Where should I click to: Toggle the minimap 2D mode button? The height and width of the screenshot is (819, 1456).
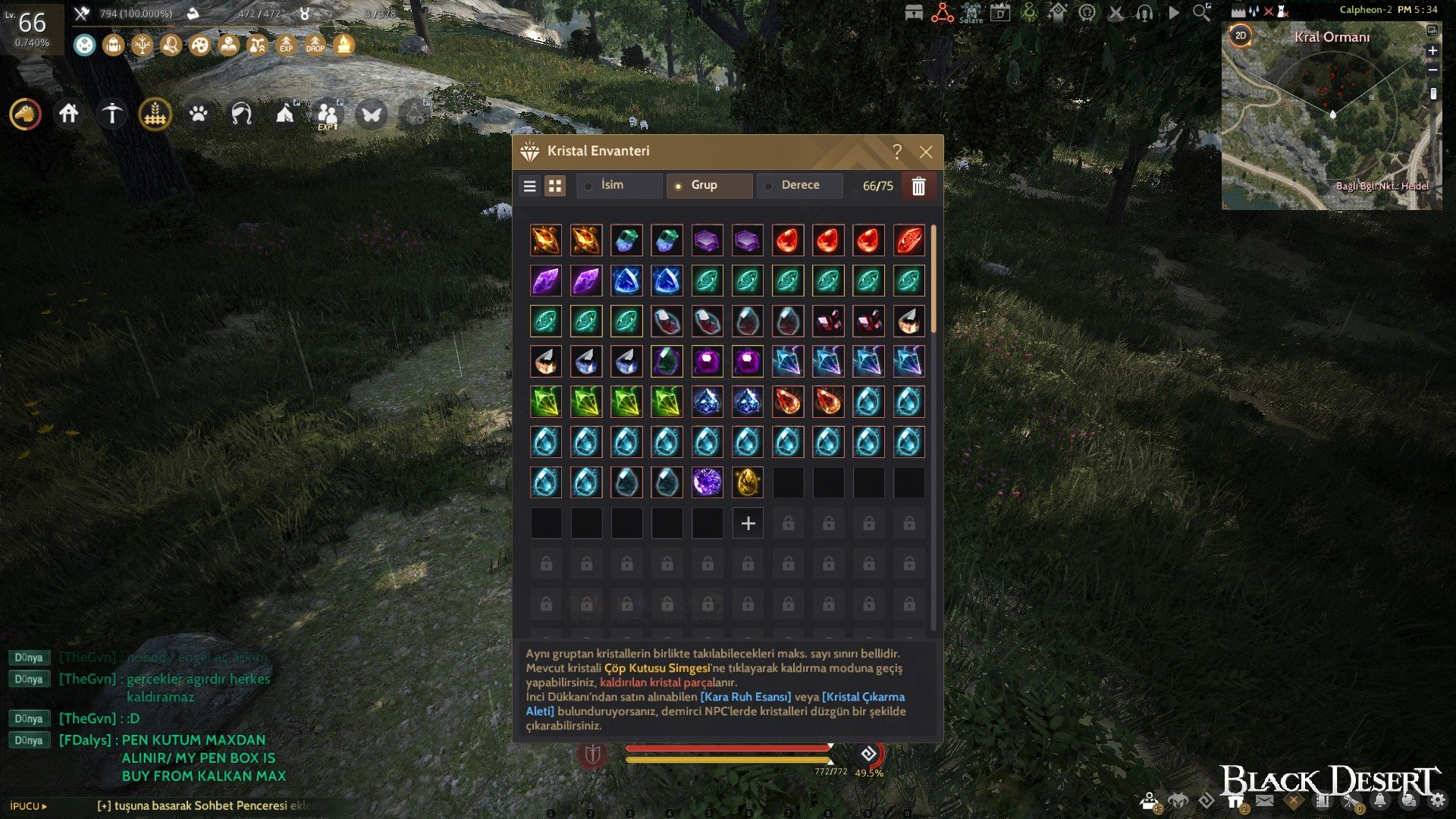click(1241, 36)
